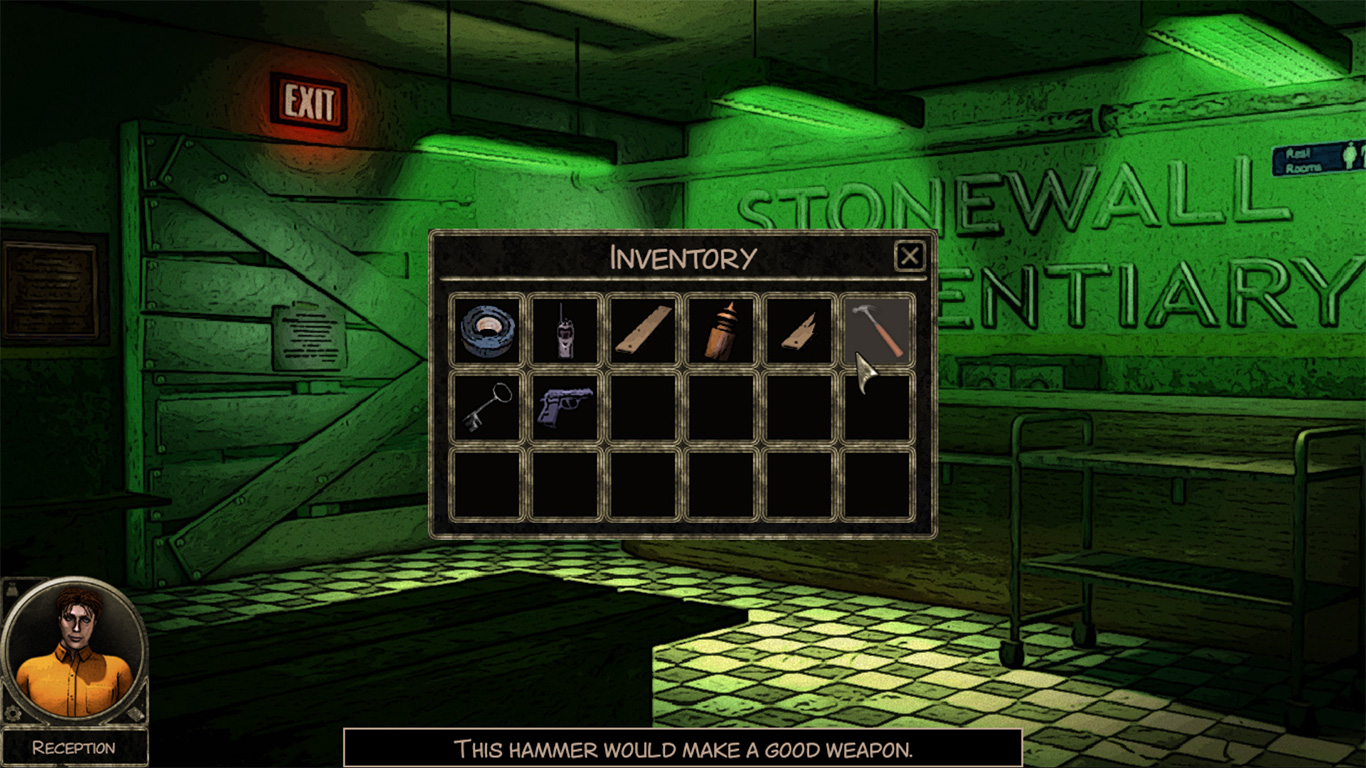The width and height of the screenshot is (1366, 768).
Task: Open the inventory bag icon above the portrait
Action: pyautogui.click(x=12, y=589)
